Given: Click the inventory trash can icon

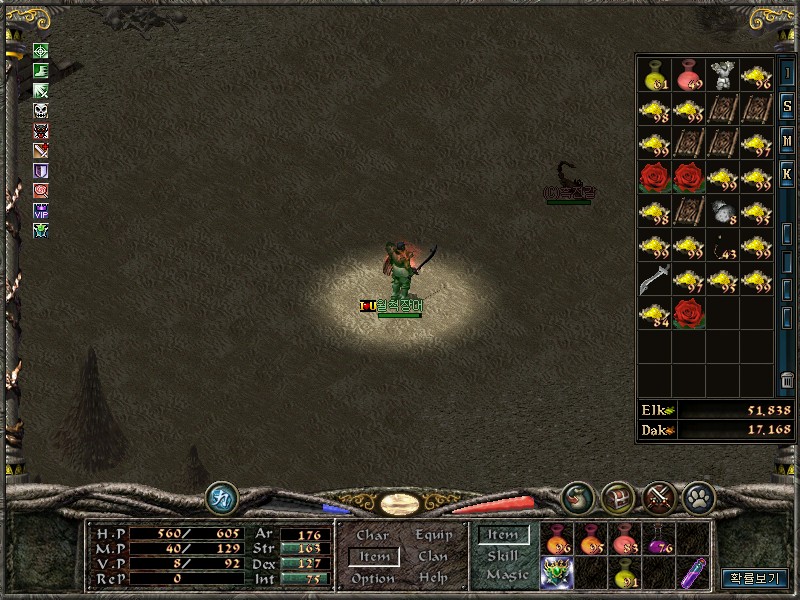Looking at the screenshot, I should (787, 381).
